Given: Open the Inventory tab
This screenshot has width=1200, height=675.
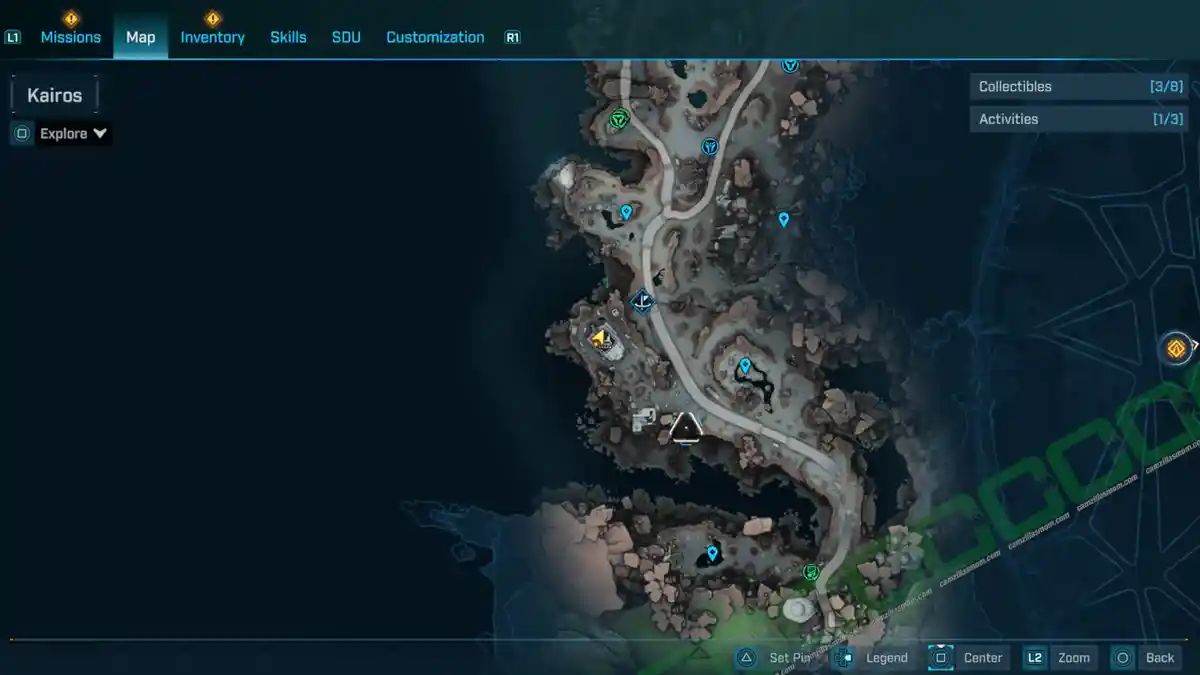Looking at the screenshot, I should coord(212,37).
